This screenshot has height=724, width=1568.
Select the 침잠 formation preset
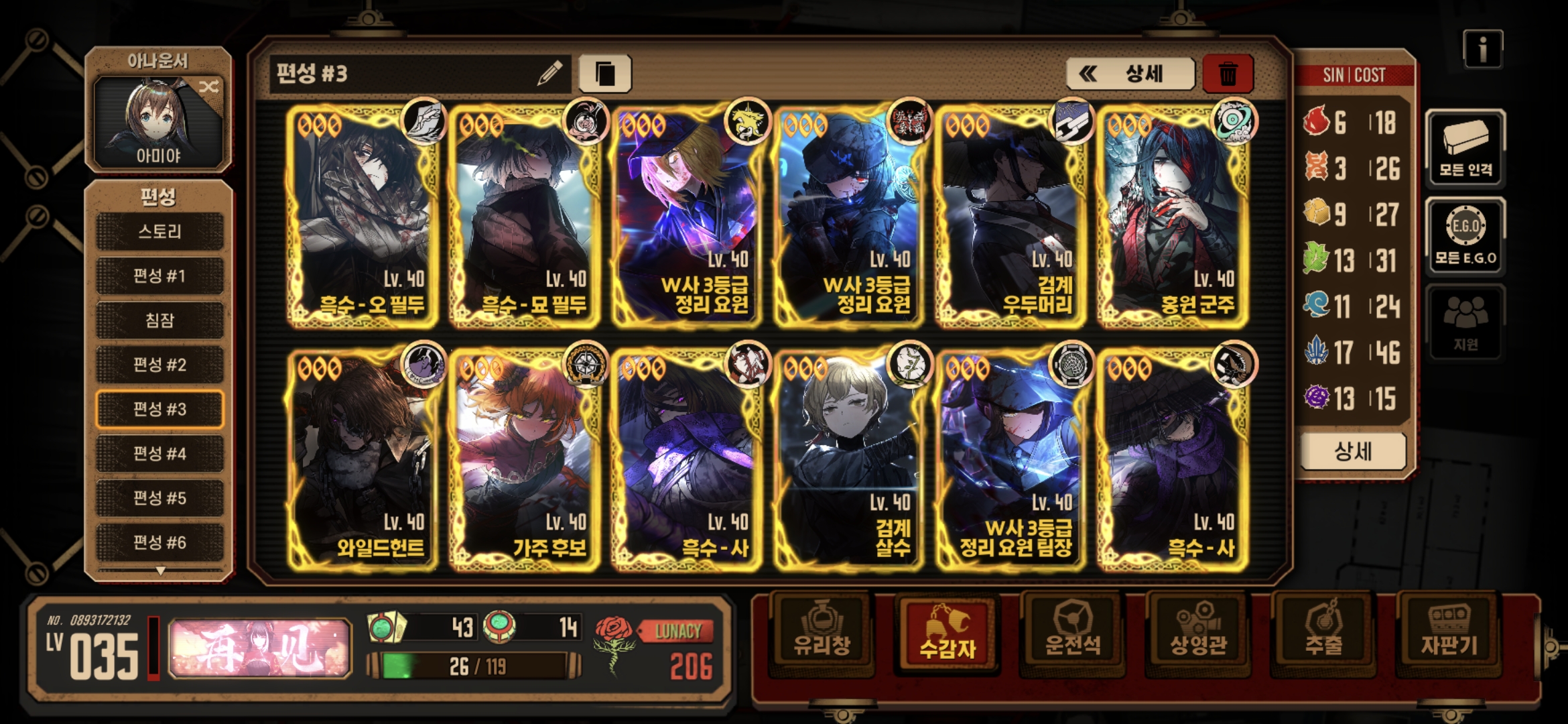coord(159,320)
